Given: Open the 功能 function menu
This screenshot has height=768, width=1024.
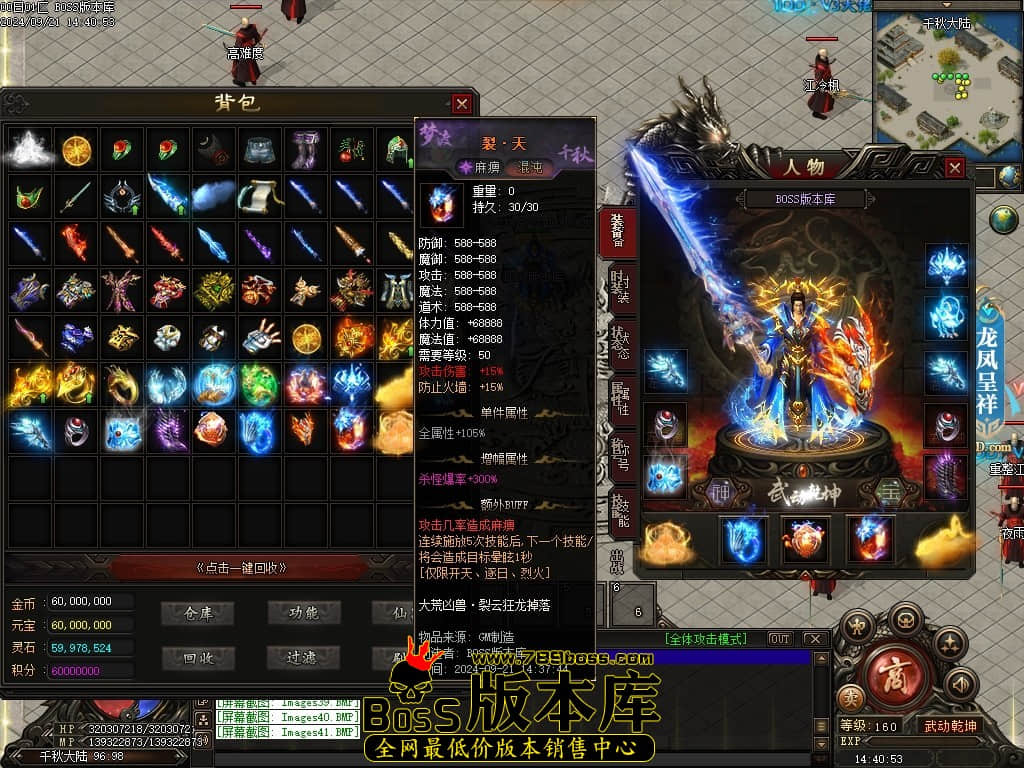Looking at the screenshot, I should [303, 612].
